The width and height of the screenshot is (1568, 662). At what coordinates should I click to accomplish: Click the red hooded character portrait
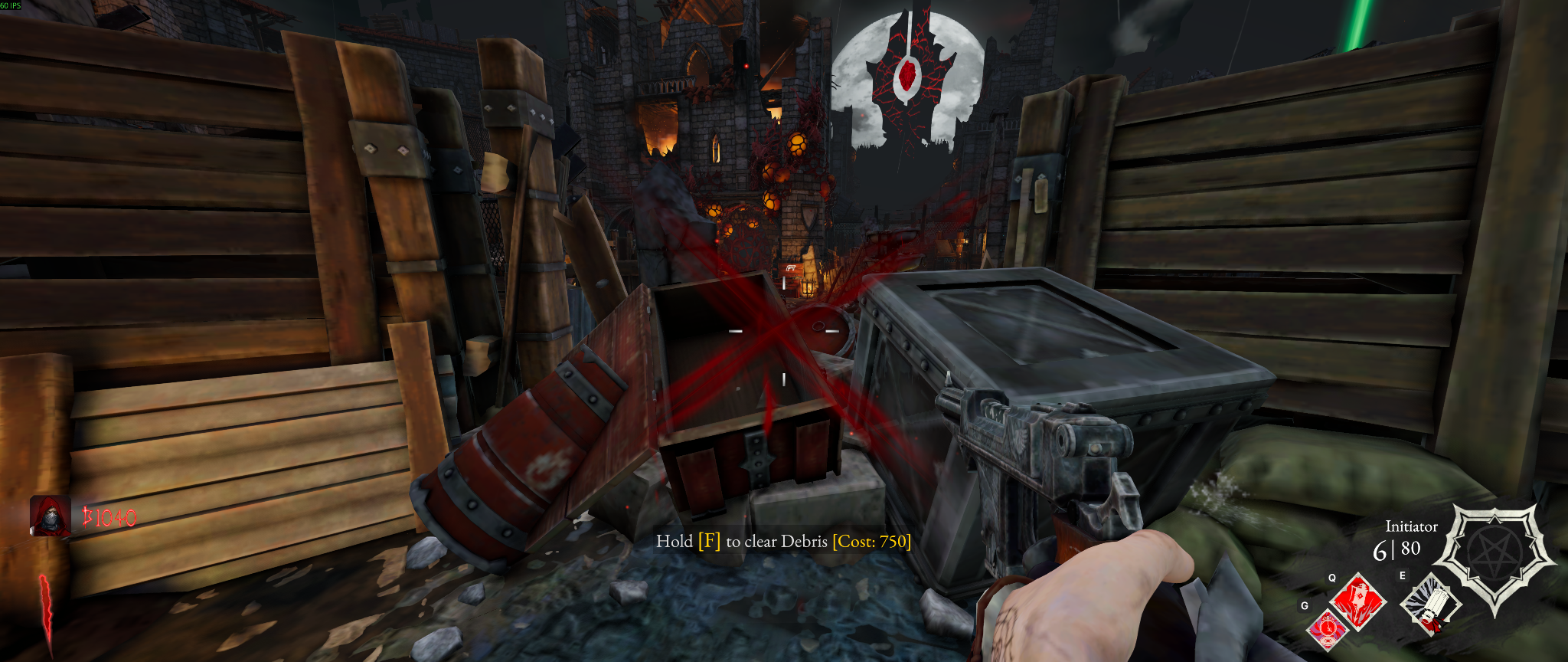click(x=50, y=516)
